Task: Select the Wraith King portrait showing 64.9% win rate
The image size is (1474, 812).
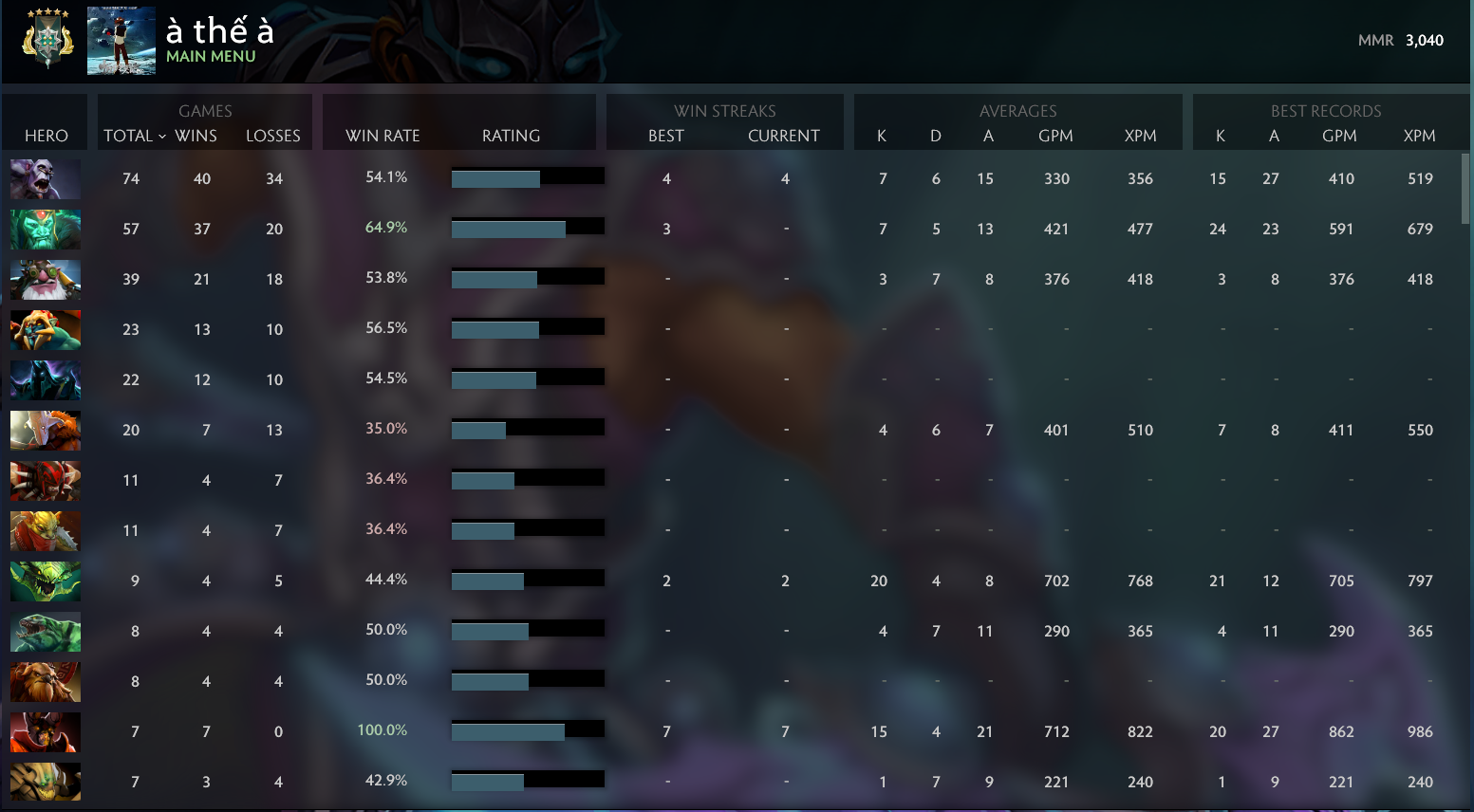Action: 45,229
